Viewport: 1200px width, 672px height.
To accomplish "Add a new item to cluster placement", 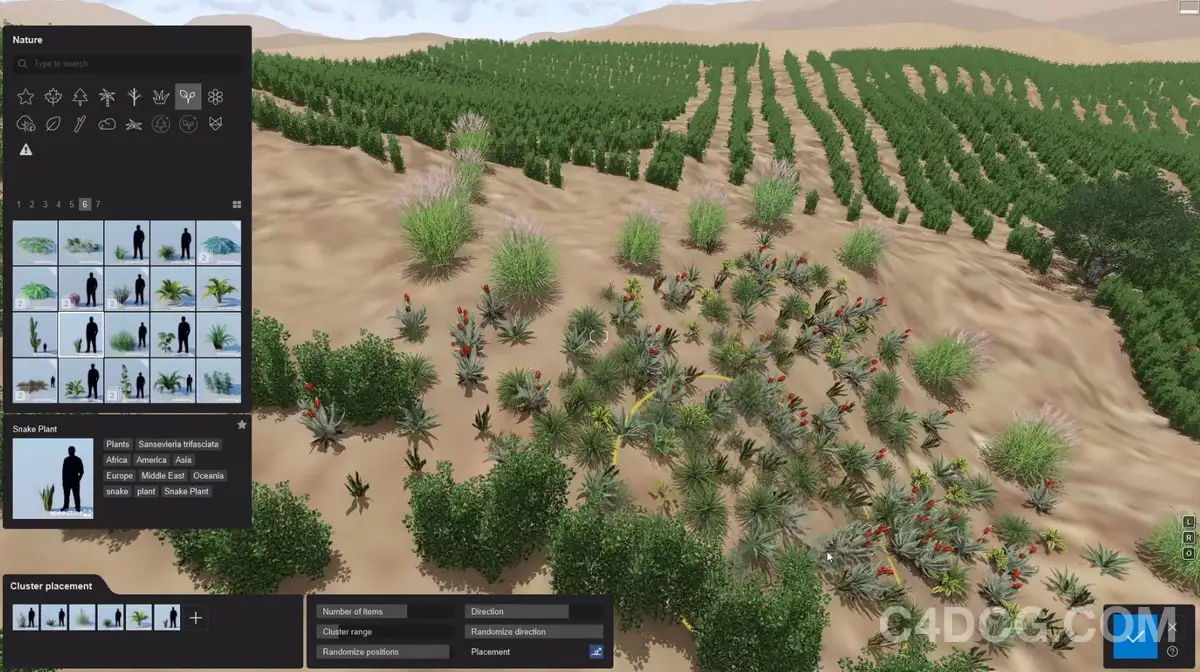I will click(x=196, y=618).
